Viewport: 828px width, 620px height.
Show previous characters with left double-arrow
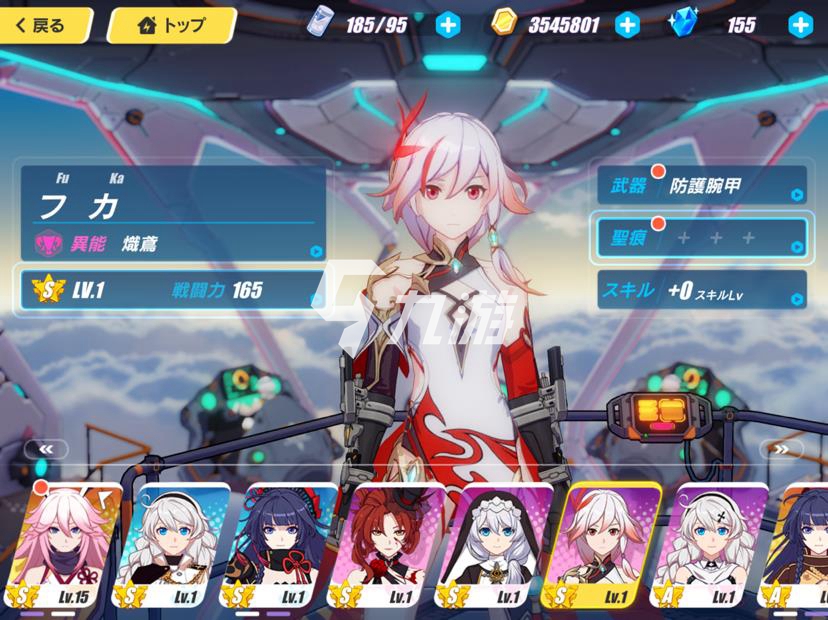(47, 450)
